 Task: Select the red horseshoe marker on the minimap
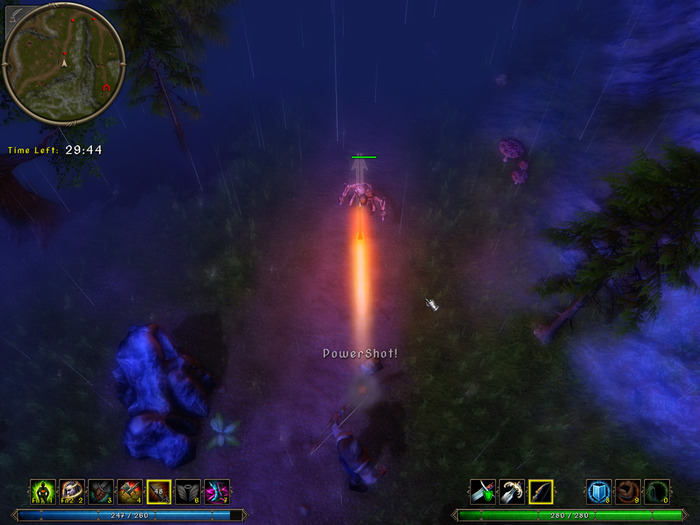[105, 88]
